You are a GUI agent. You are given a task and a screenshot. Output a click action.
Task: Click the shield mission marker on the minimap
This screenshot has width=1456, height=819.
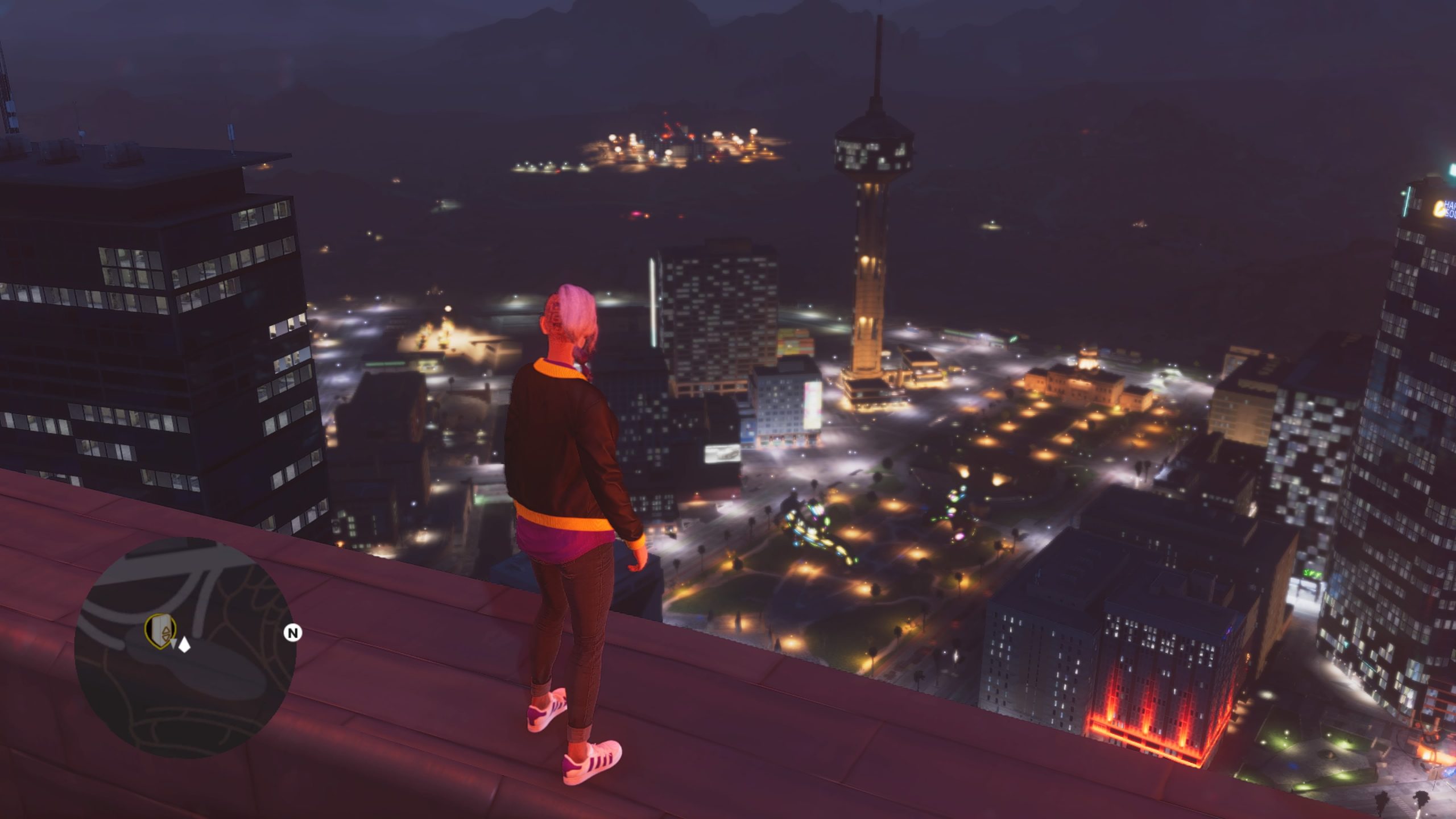tap(162, 631)
